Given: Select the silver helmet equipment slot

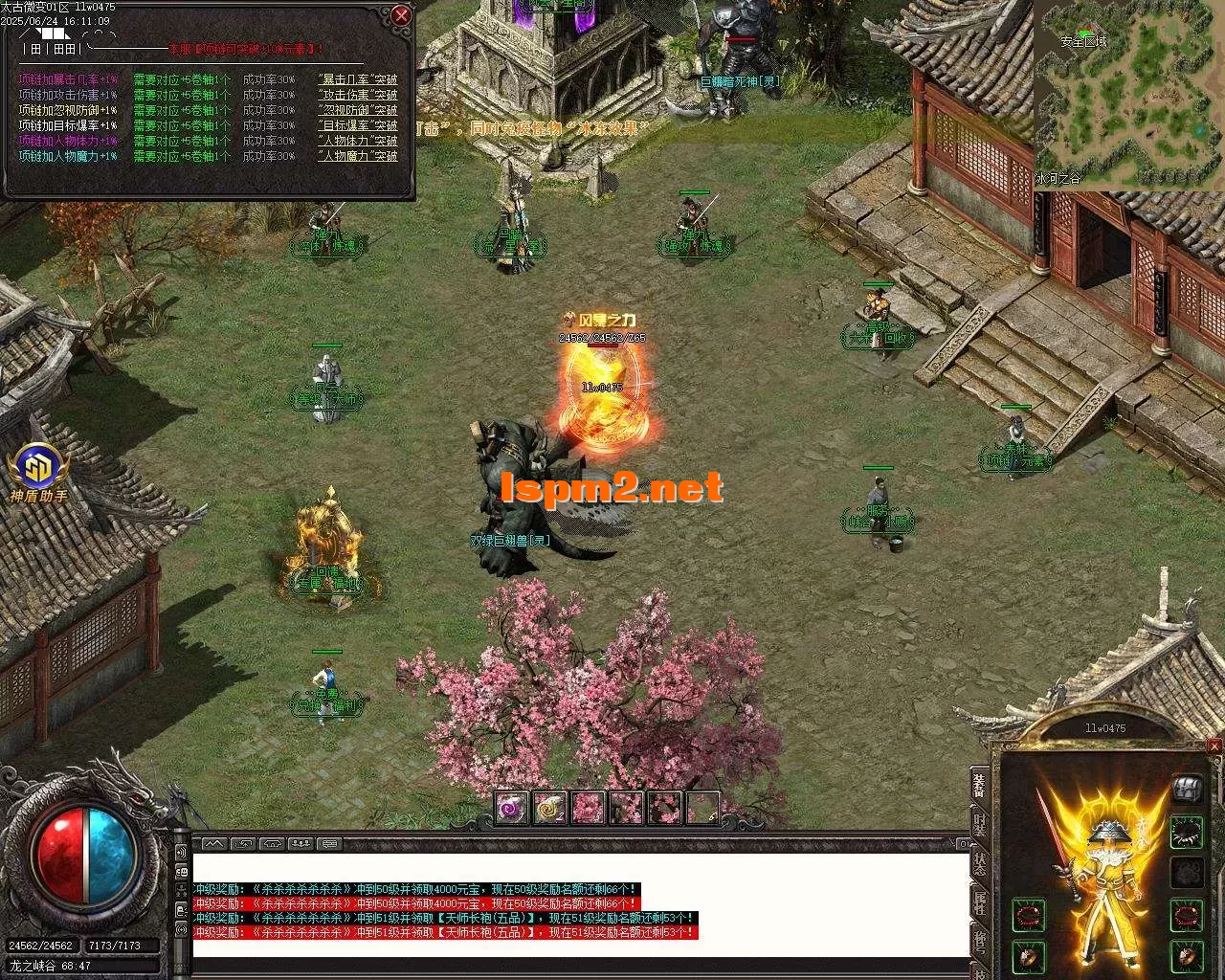Looking at the screenshot, I should tap(1187, 789).
